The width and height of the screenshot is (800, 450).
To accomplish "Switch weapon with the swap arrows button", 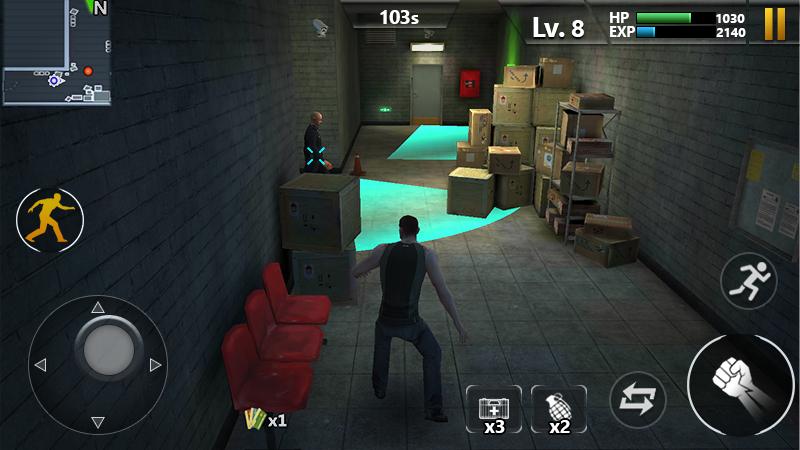I will point(638,400).
